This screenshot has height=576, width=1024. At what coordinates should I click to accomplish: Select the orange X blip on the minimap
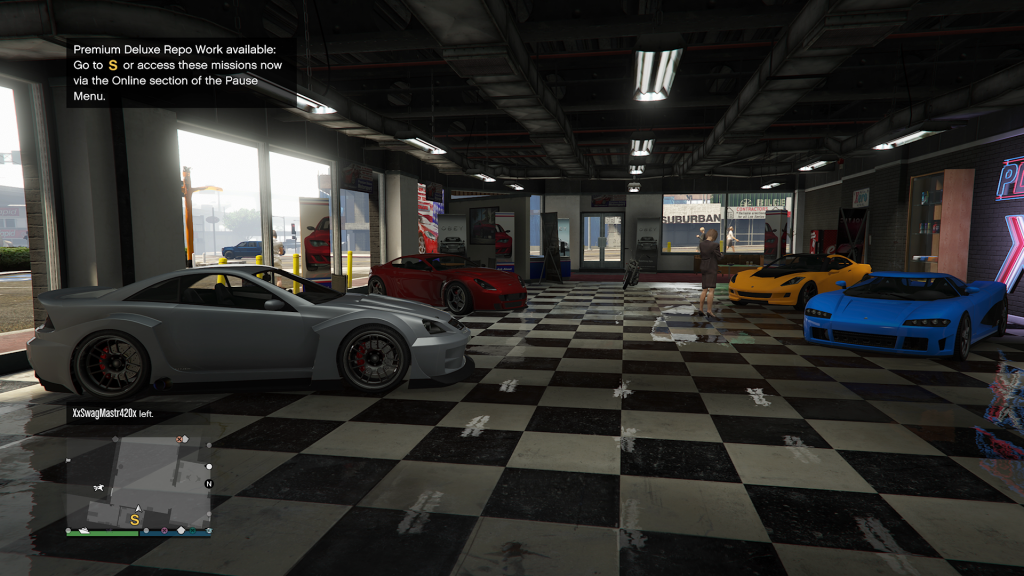[x=179, y=439]
